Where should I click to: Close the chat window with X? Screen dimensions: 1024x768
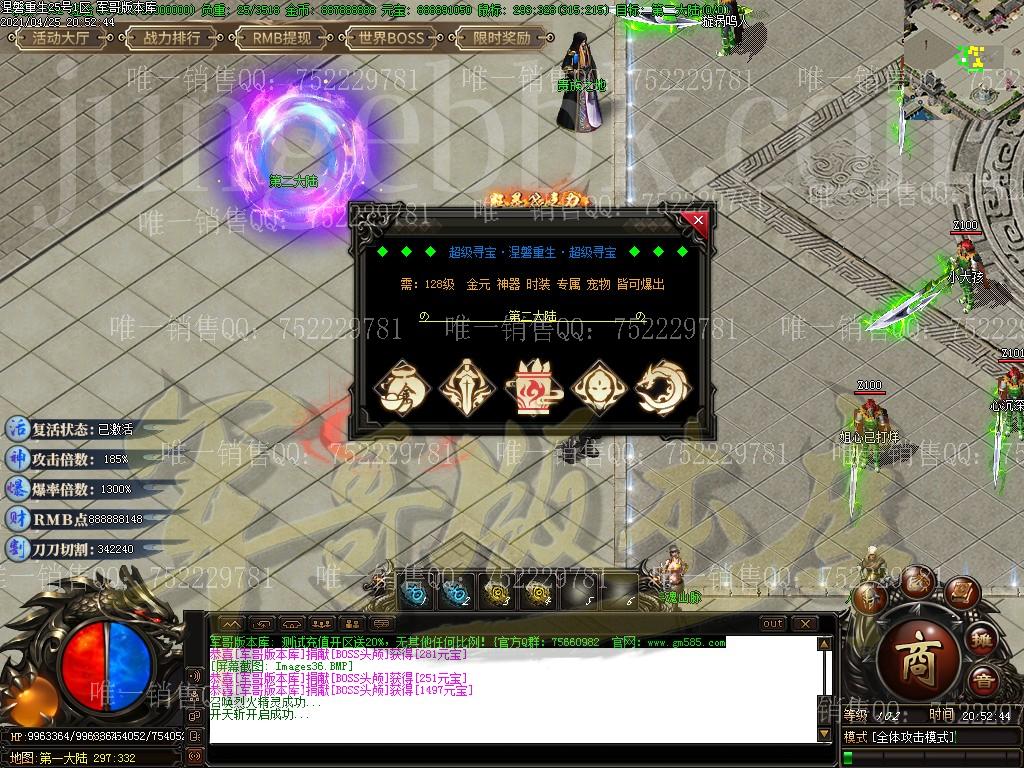[805, 624]
